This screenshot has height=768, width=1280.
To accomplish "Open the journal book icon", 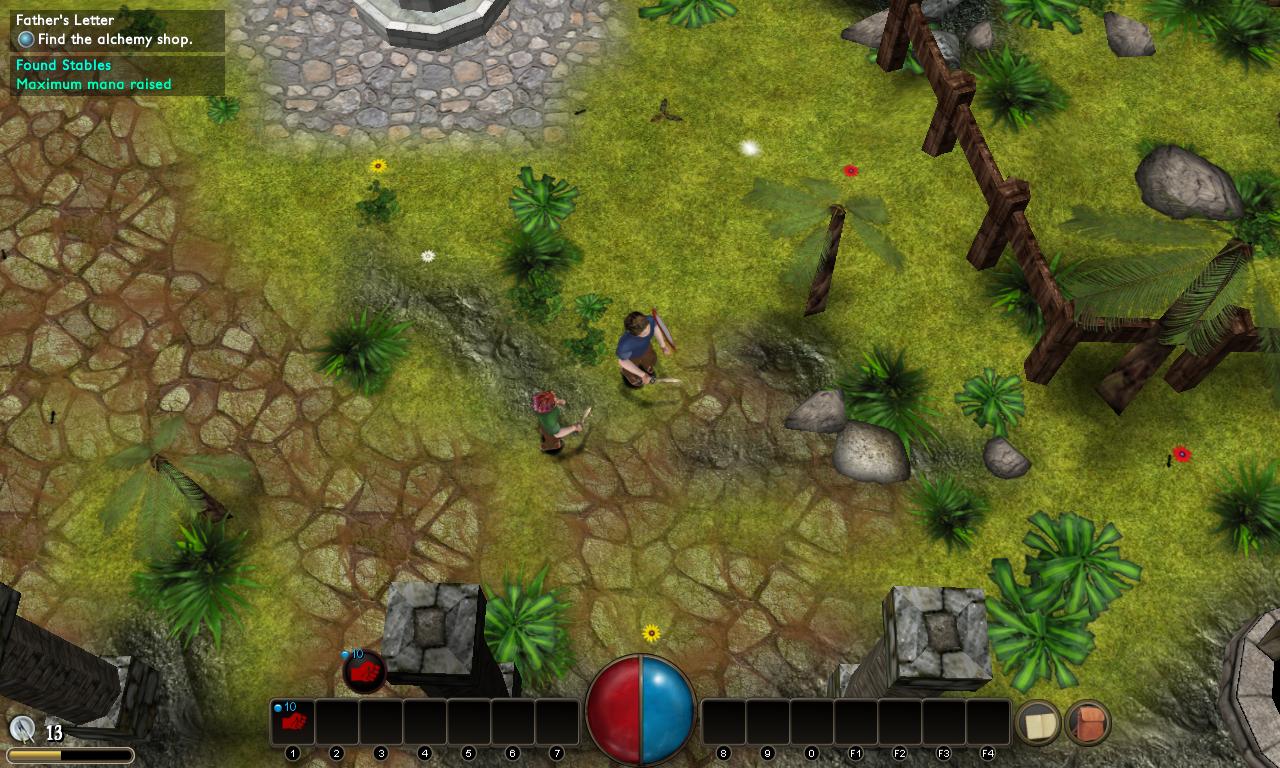I will 1038,723.
